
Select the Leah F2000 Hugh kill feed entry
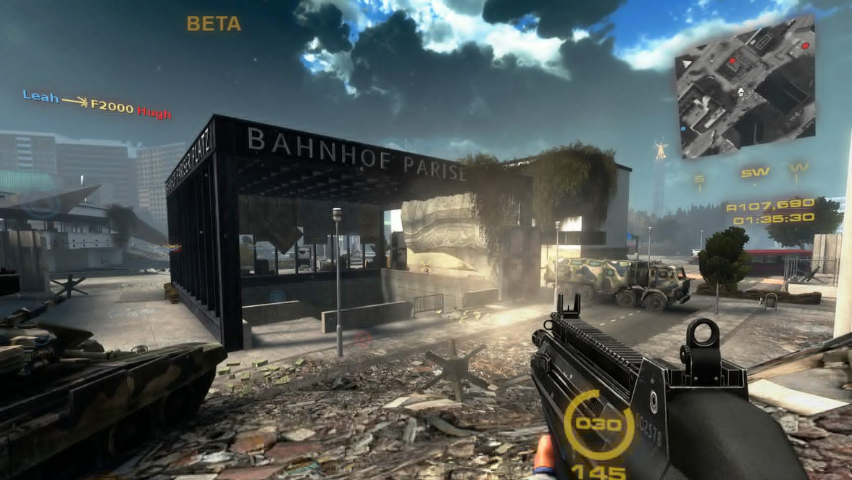[97, 104]
